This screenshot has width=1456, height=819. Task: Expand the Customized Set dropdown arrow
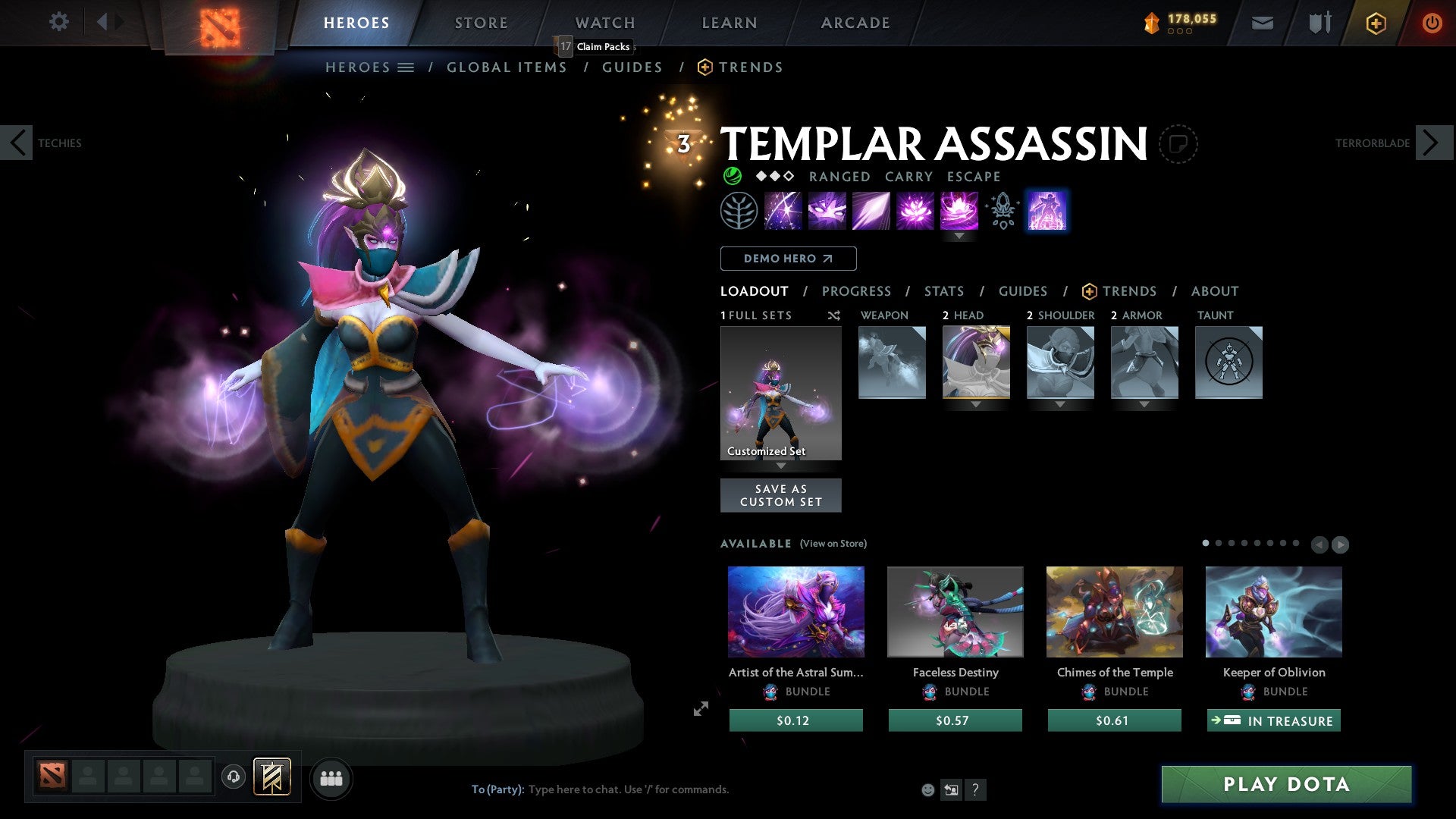(x=780, y=466)
